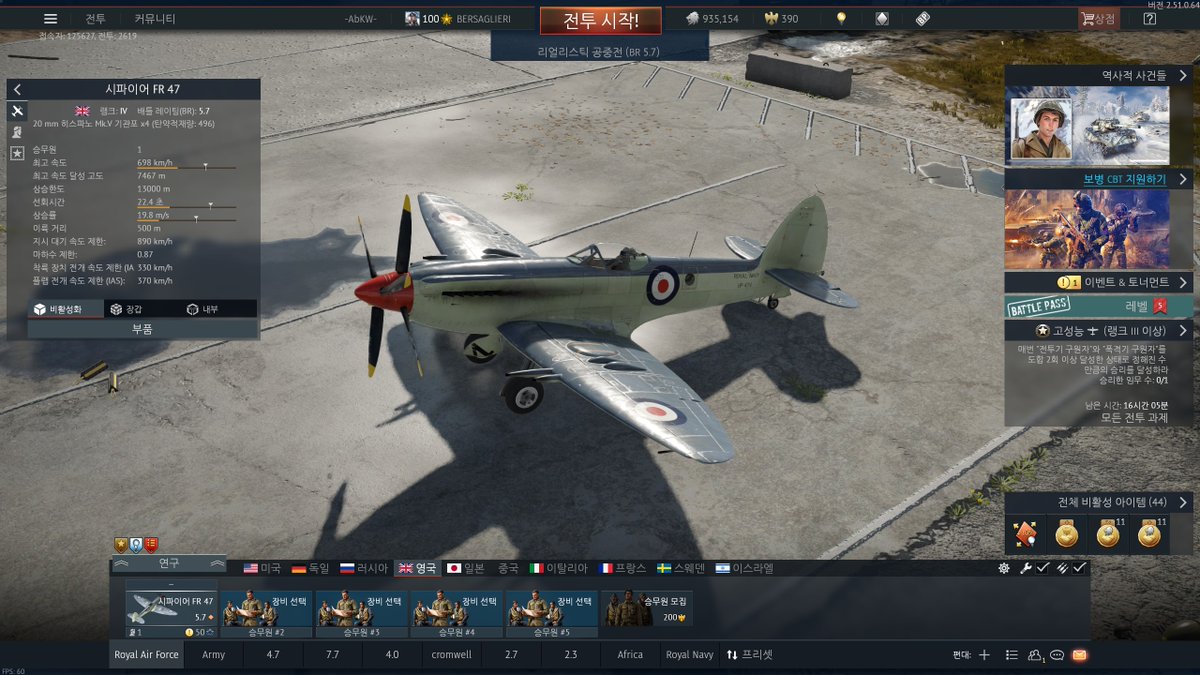
Task: Select the 리얼리스틱 공중전 game mode
Action: coord(599,50)
